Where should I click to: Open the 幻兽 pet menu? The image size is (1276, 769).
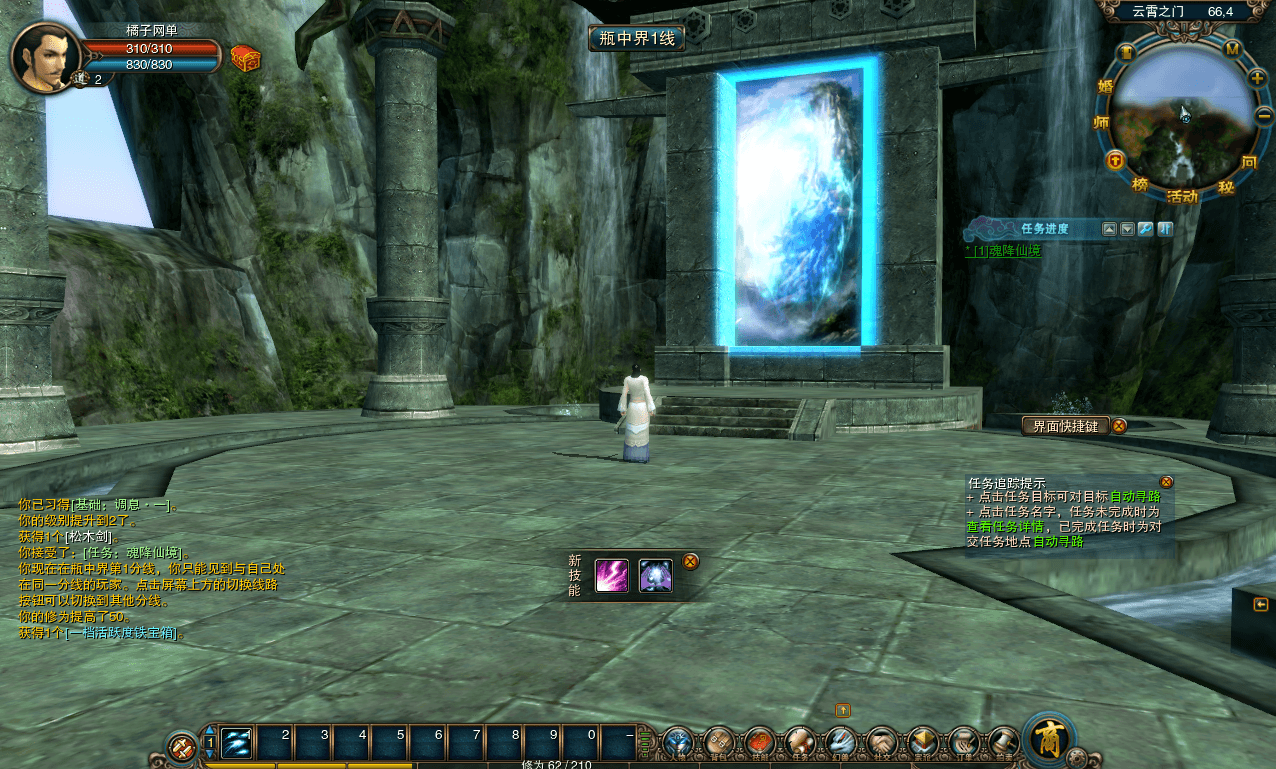coord(841,741)
